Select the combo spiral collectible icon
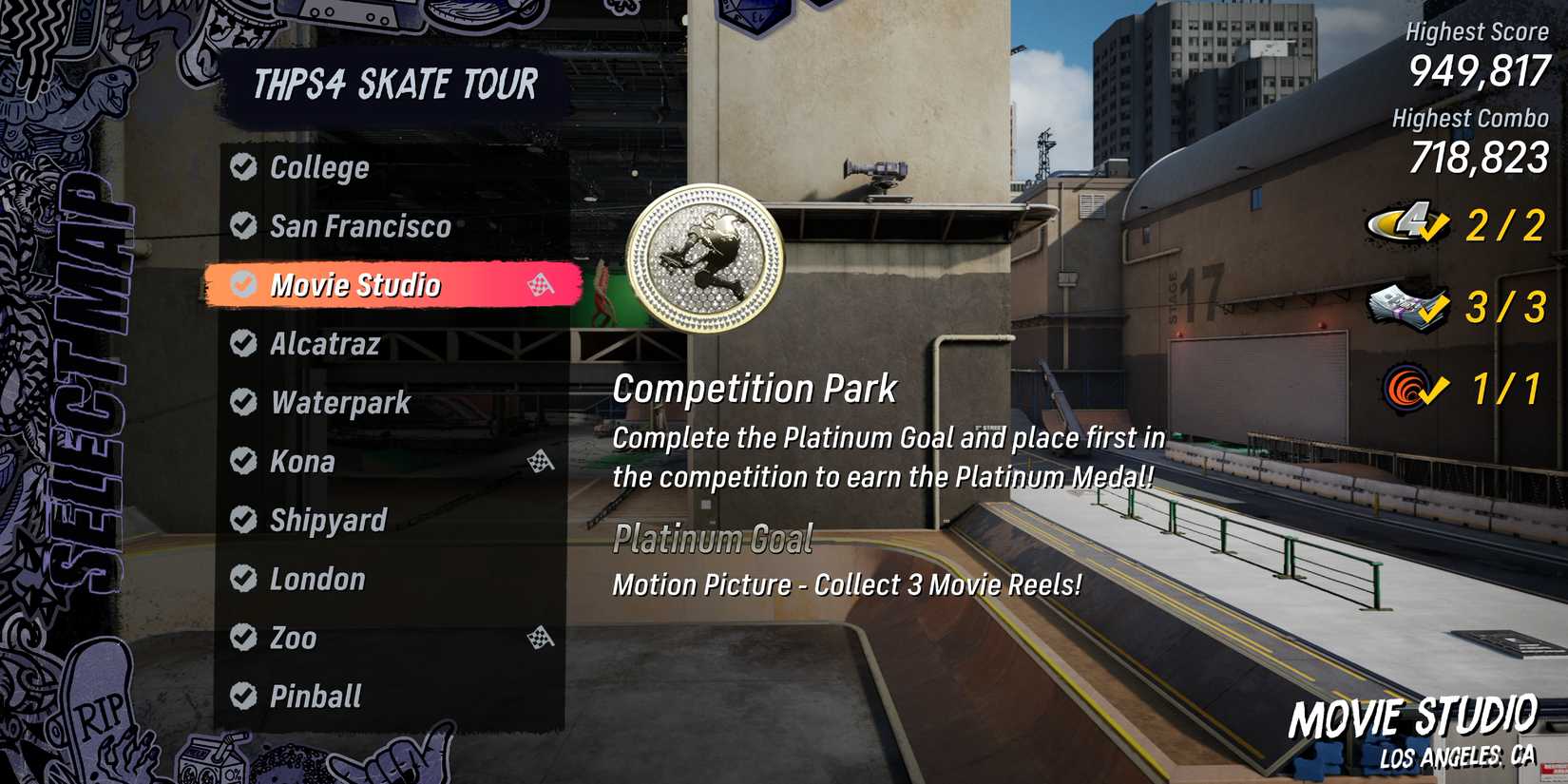The width and height of the screenshot is (1568, 784). coord(1405,386)
